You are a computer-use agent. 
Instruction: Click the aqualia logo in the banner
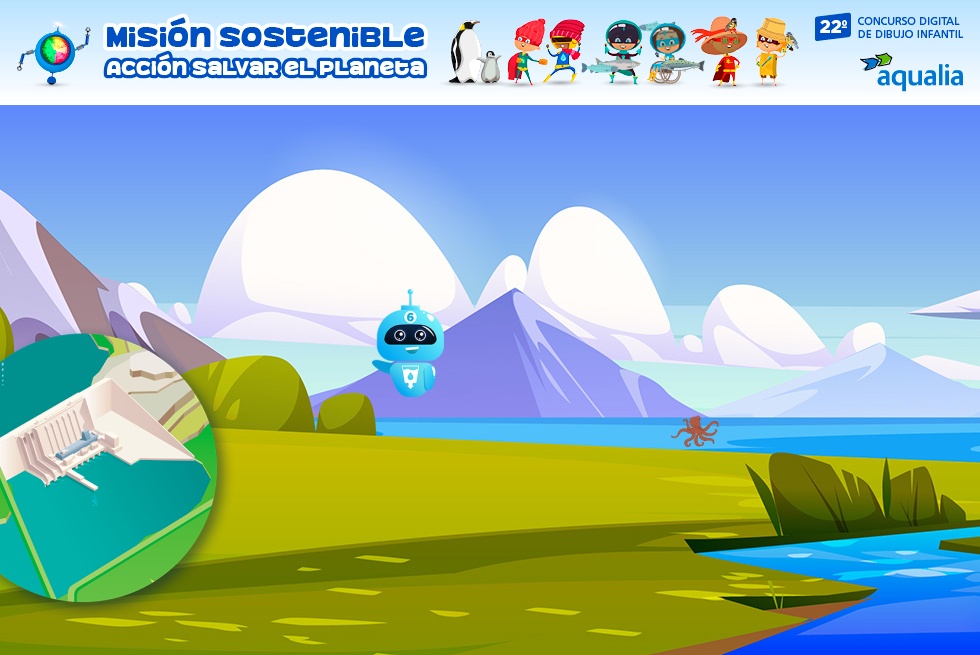tap(911, 70)
